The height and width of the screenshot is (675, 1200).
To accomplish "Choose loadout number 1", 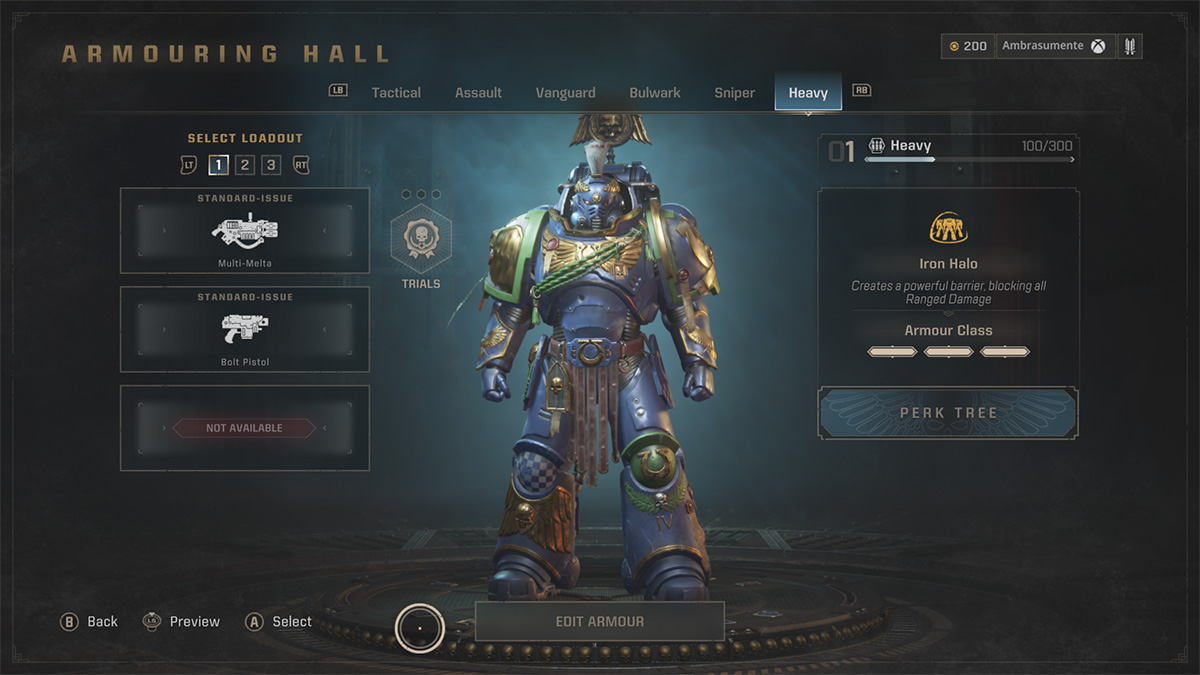I will coord(218,165).
